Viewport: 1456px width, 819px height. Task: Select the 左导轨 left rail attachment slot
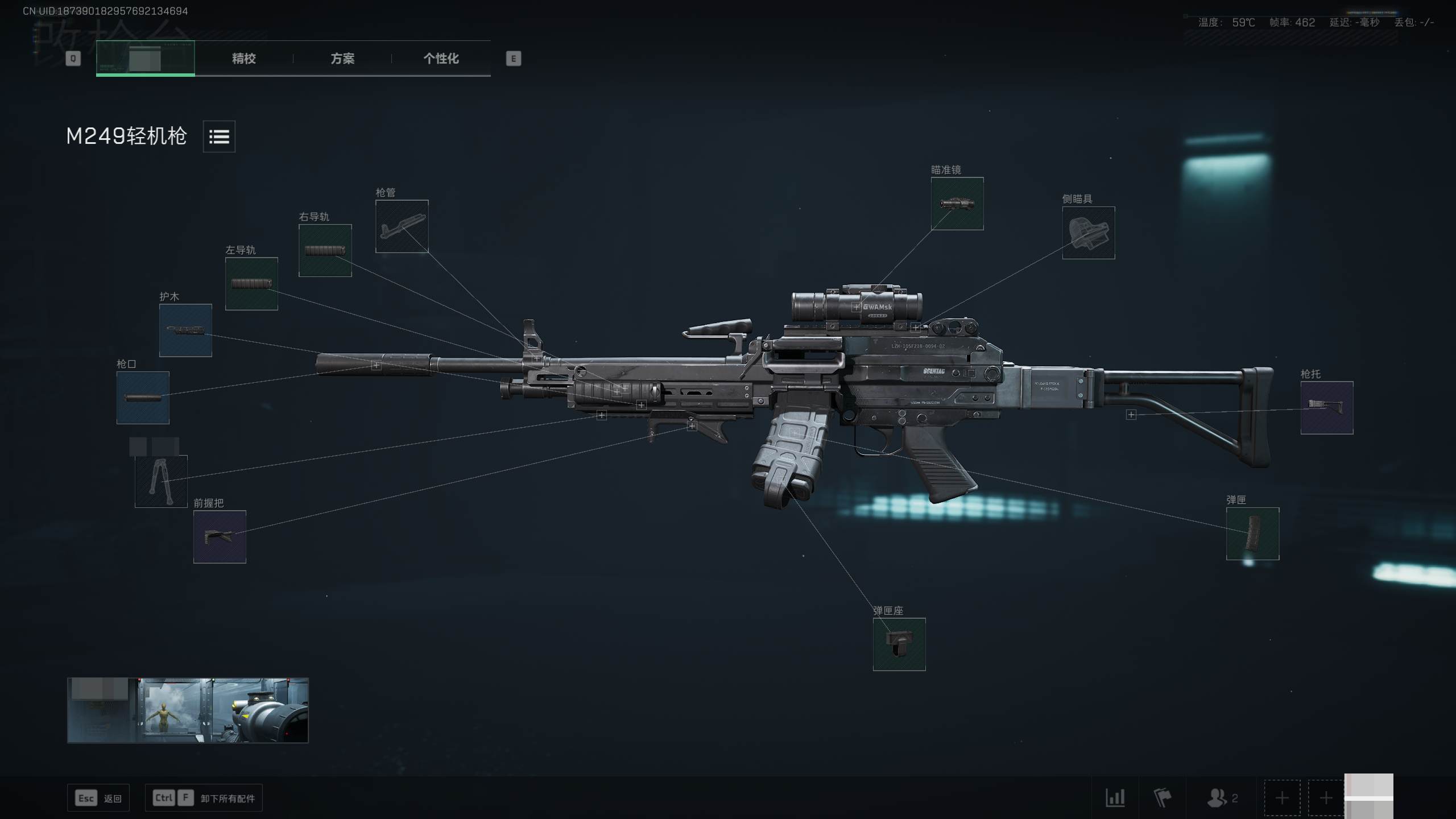(x=251, y=283)
